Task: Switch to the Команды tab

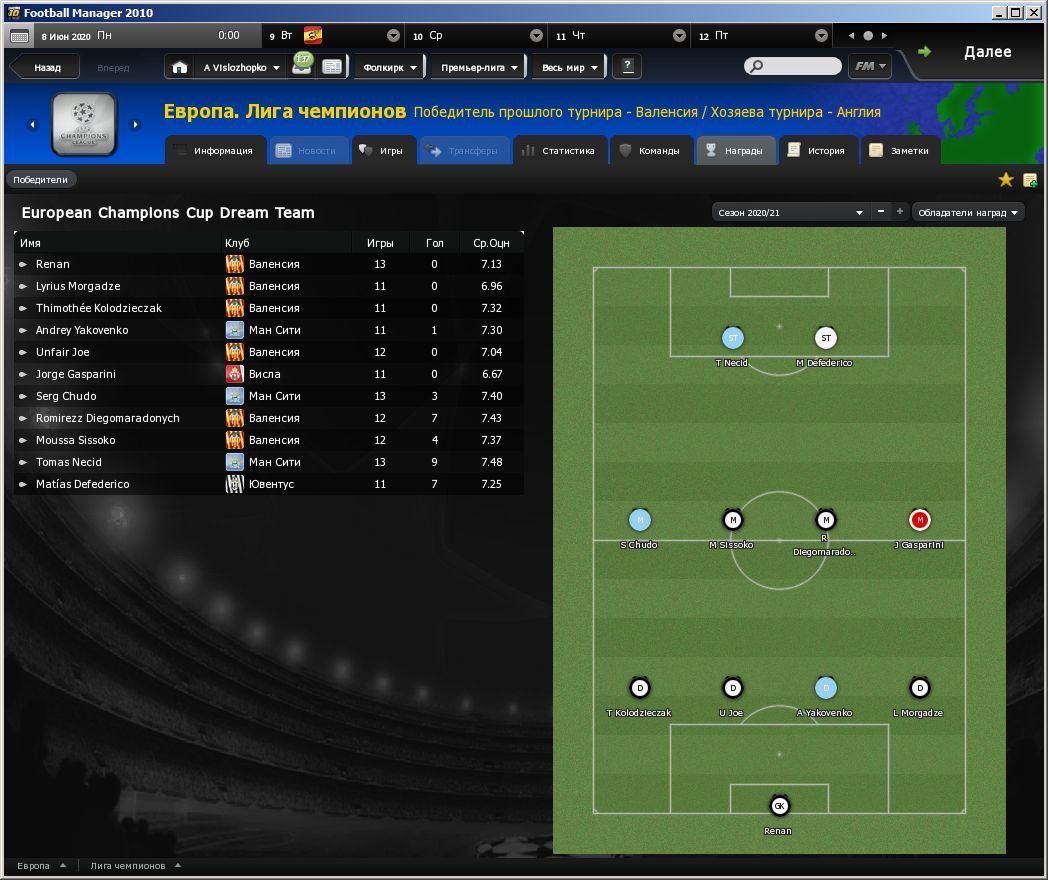Action: coord(651,151)
